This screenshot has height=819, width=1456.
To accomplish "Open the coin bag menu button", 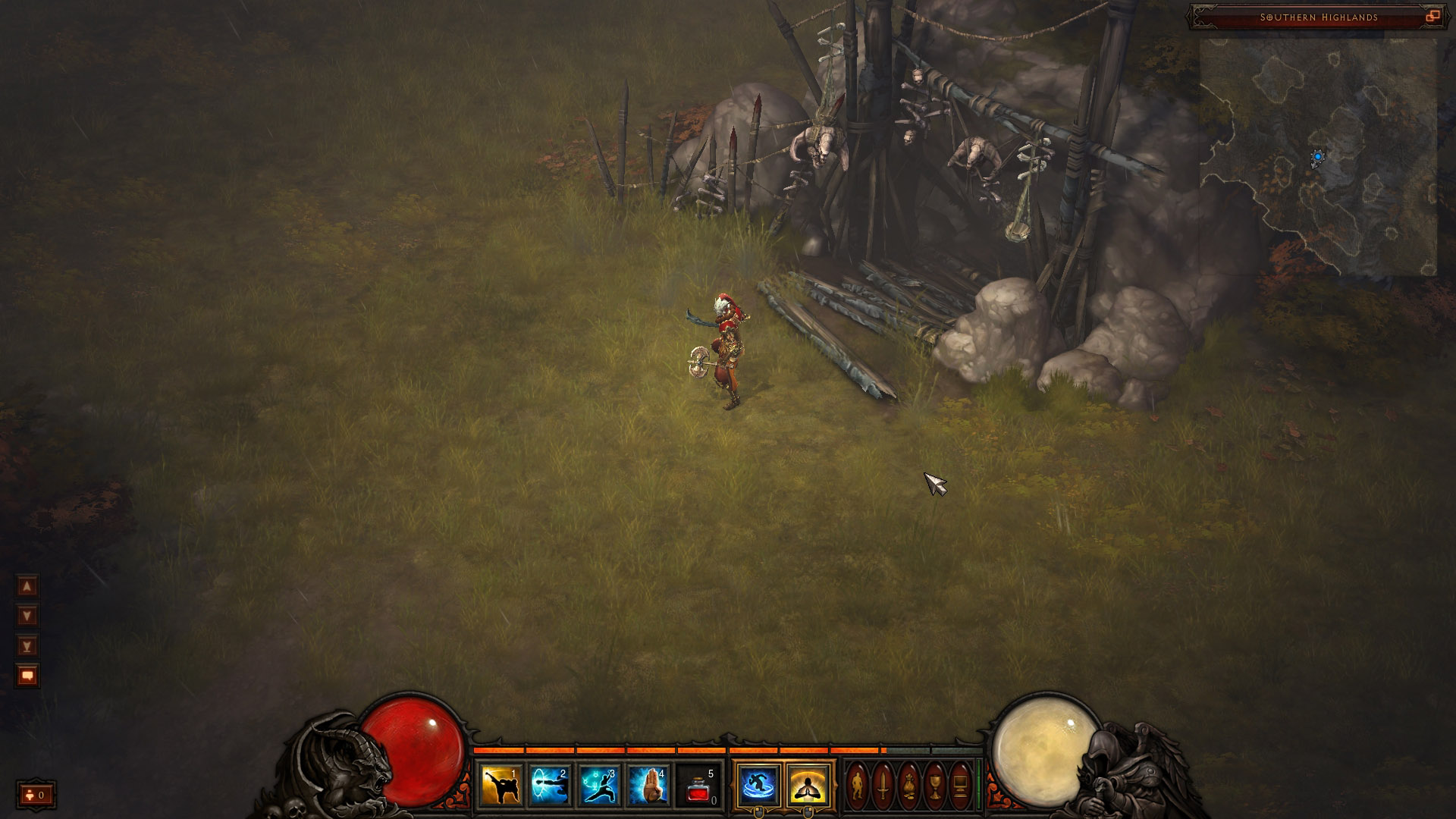I will tap(909, 785).
